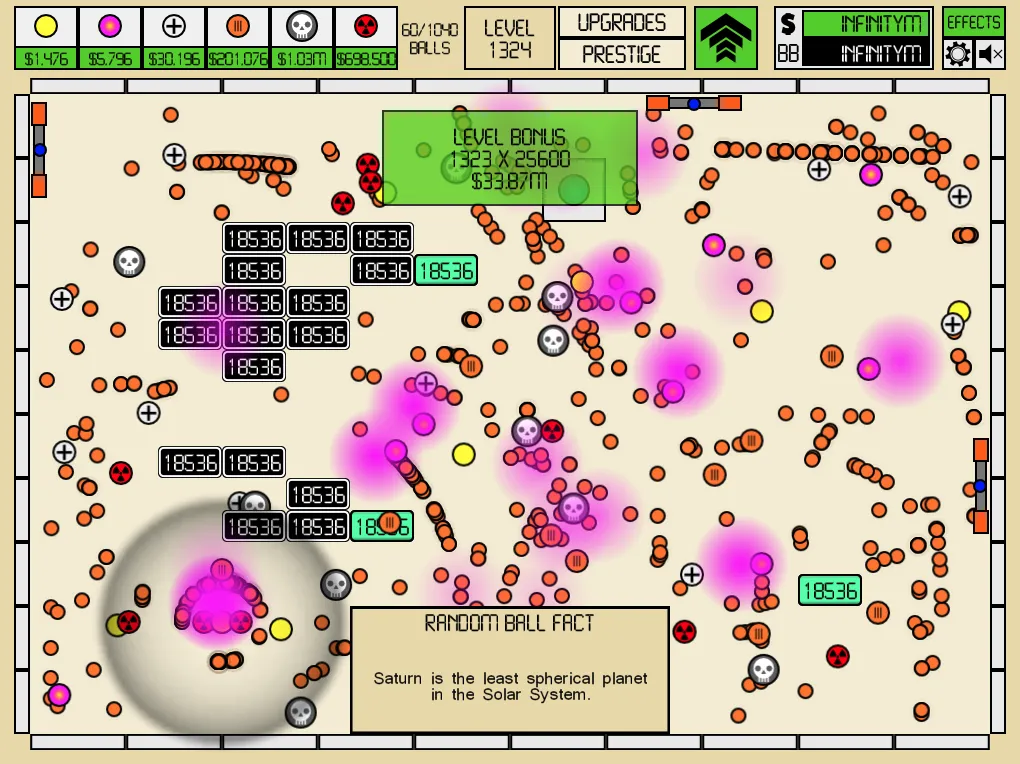The height and width of the screenshot is (764, 1020).
Task: Toggle sound with the speaker icon
Action: (x=990, y=54)
